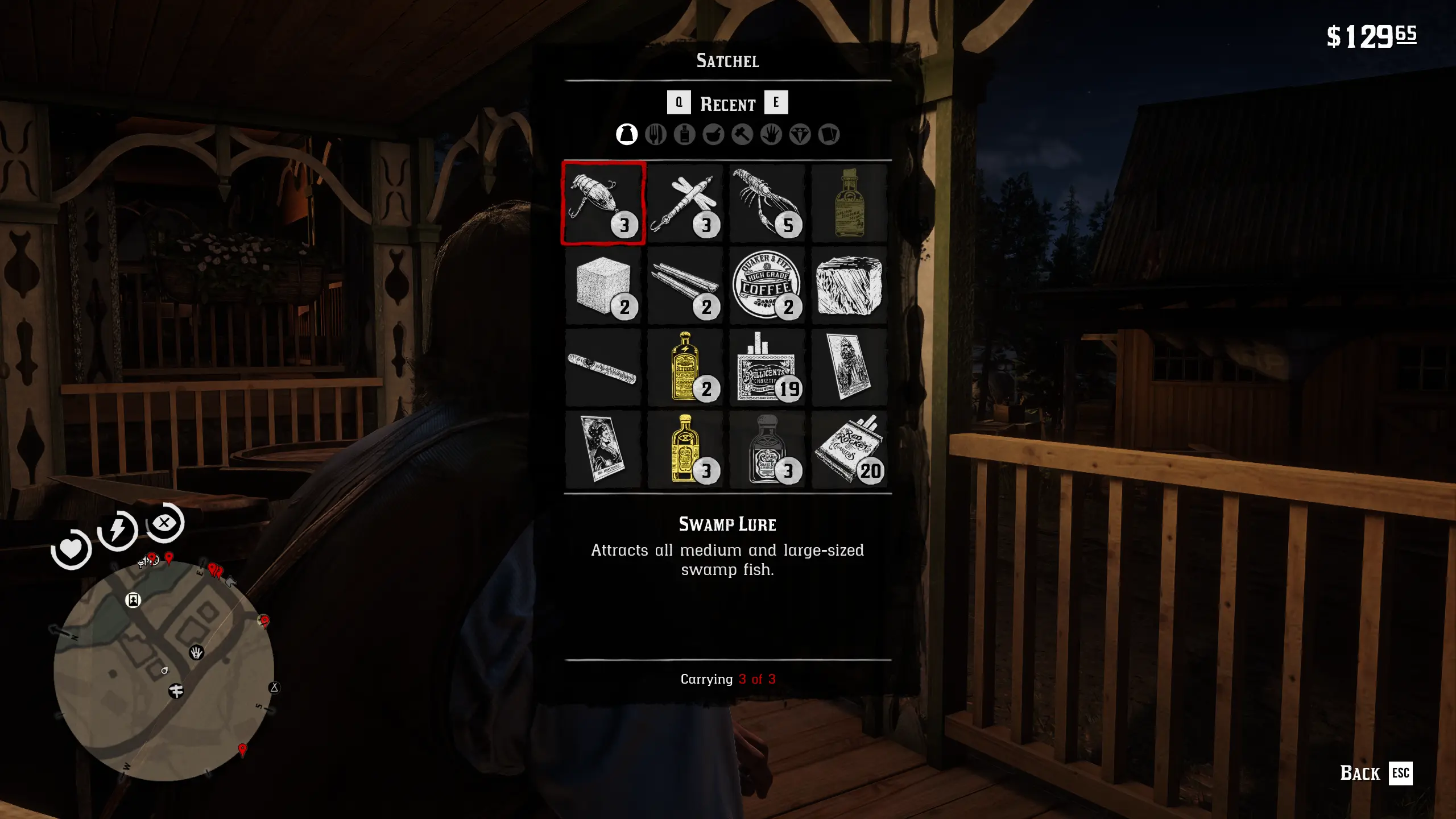Choose the Snake Oil Liniment bottle
The image size is (1456, 819).
(767, 449)
